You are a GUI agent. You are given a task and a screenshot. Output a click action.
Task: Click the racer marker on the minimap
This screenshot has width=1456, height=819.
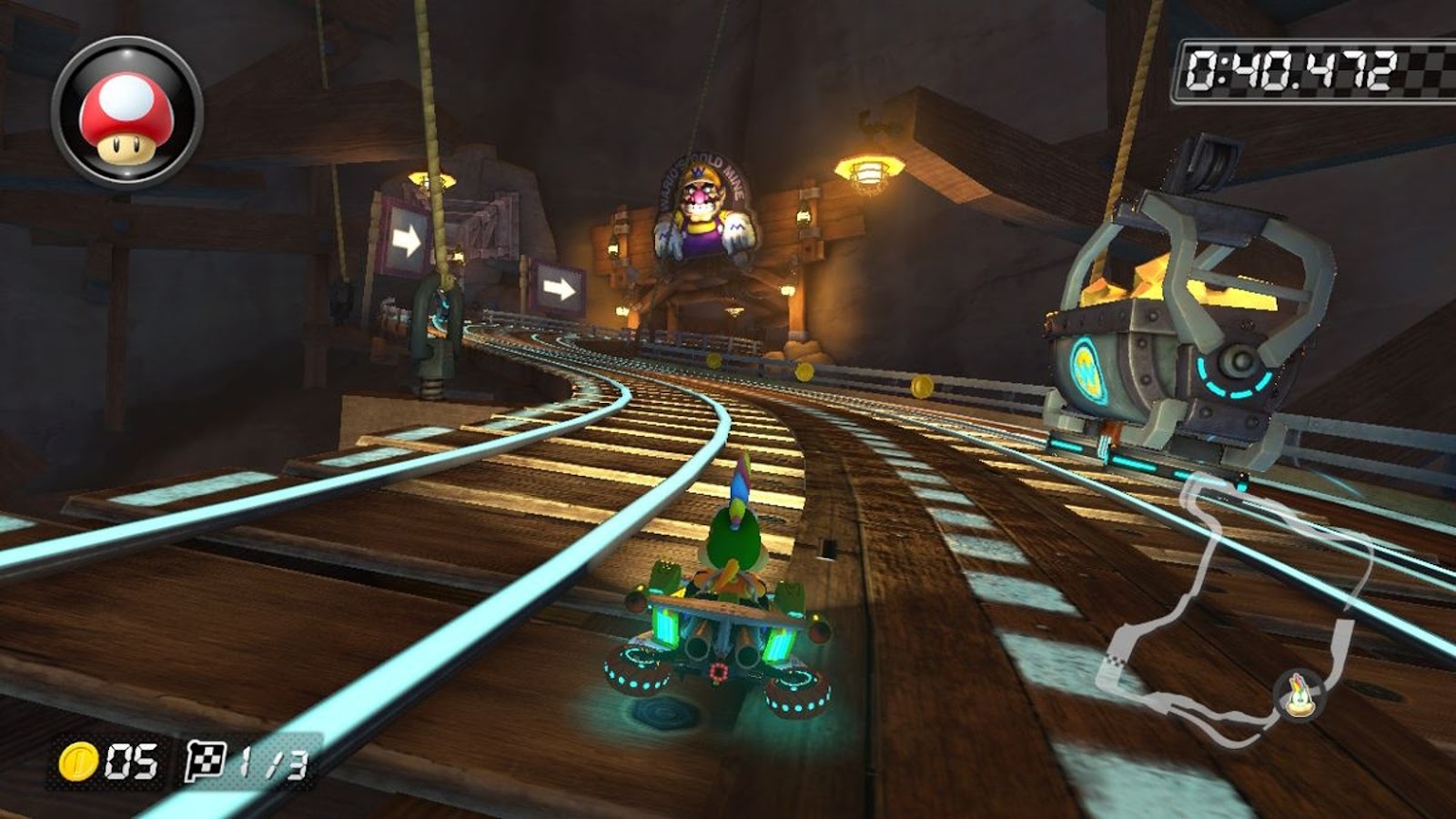(x=1299, y=694)
